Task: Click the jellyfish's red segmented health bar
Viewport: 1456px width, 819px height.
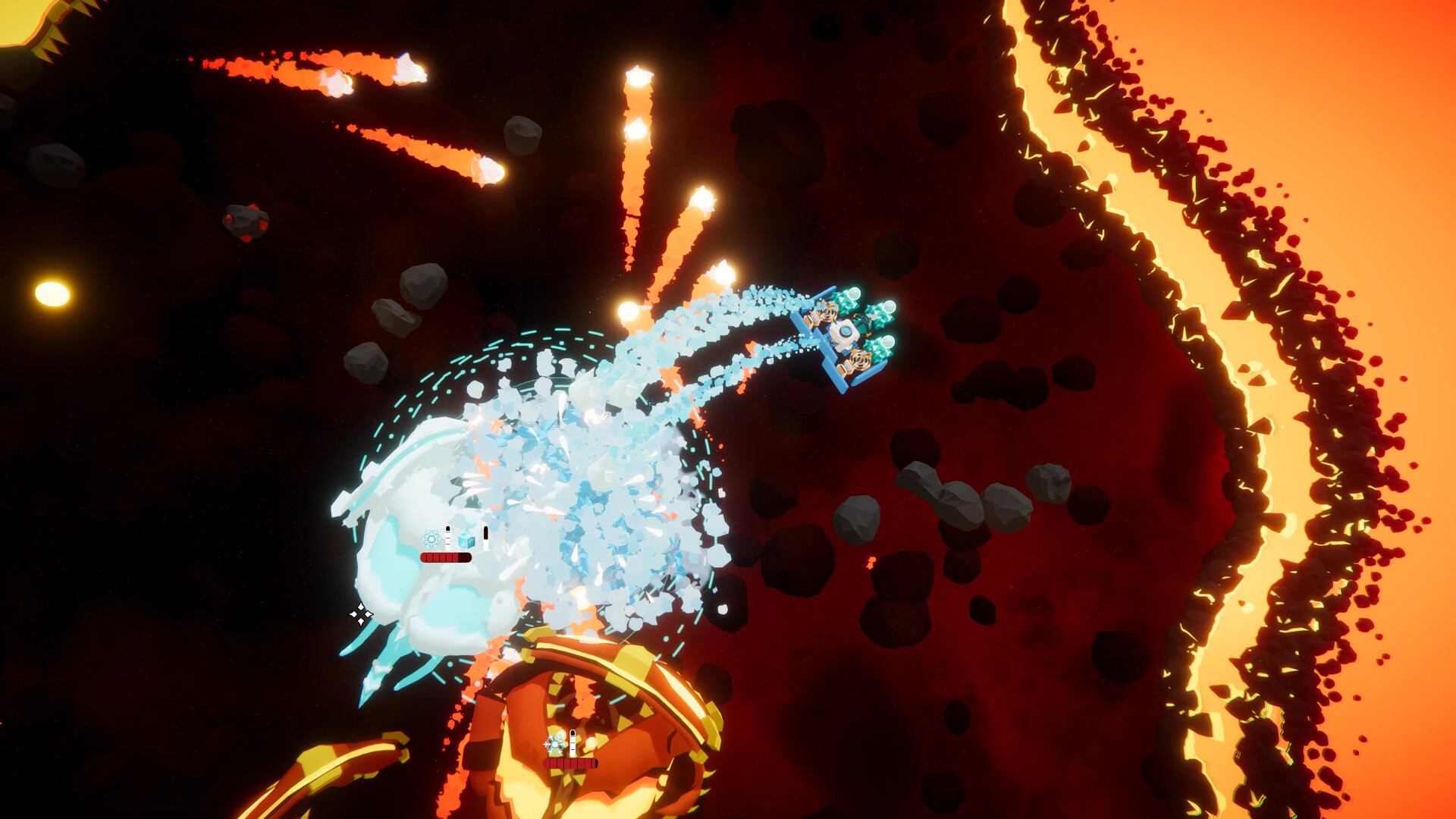Action: (445, 559)
